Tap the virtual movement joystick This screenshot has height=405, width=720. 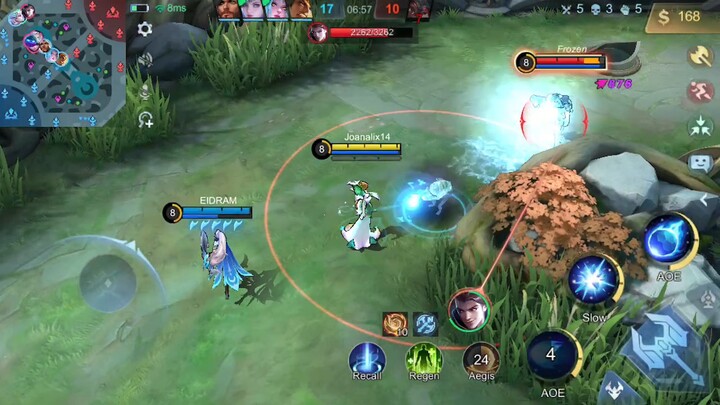point(108,283)
